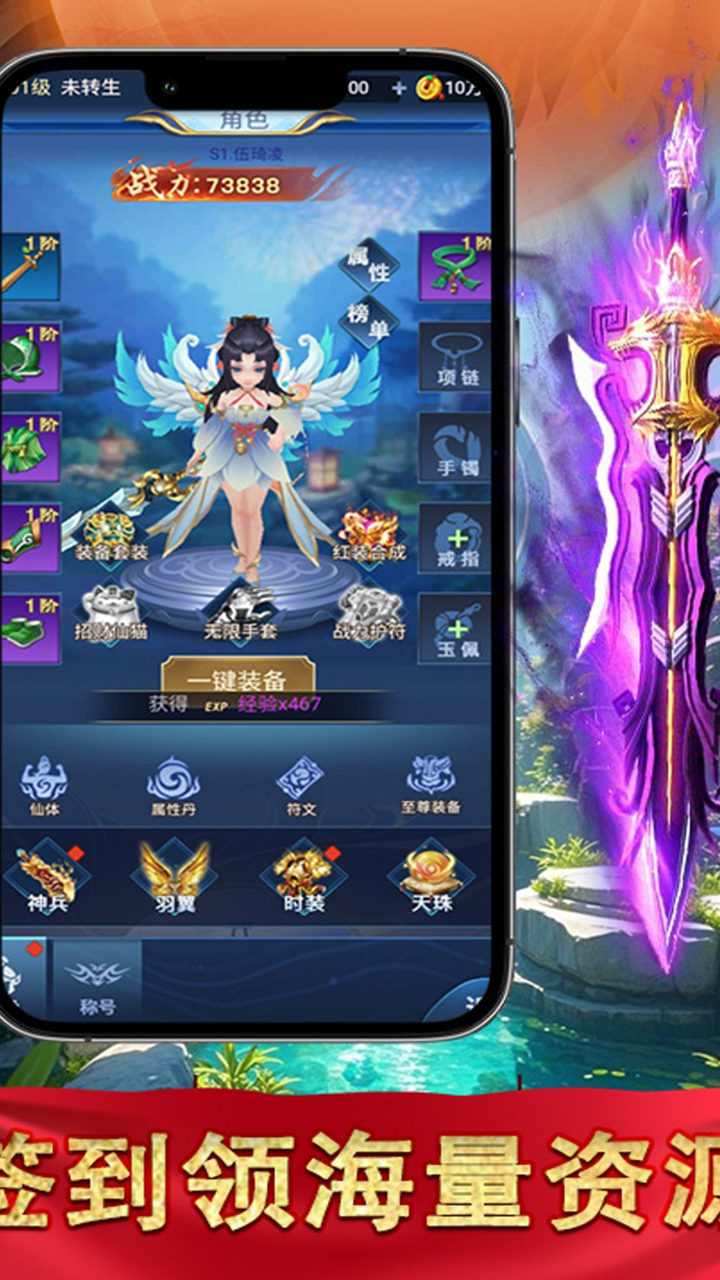Select the equipped green helmet slot
This screenshot has height=1280, width=720.
[x=28, y=357]
